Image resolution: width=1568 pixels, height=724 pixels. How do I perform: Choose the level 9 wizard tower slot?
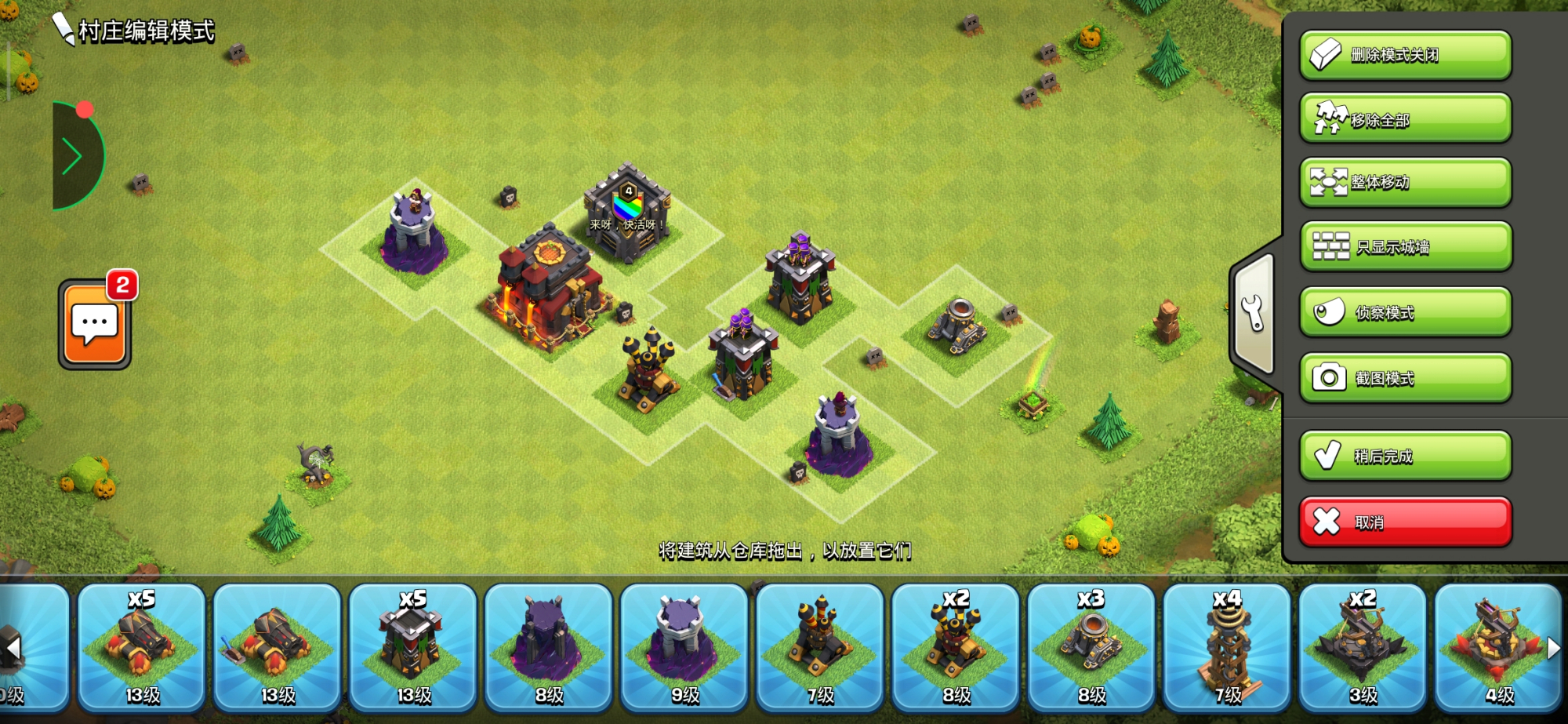click(684, 647)
